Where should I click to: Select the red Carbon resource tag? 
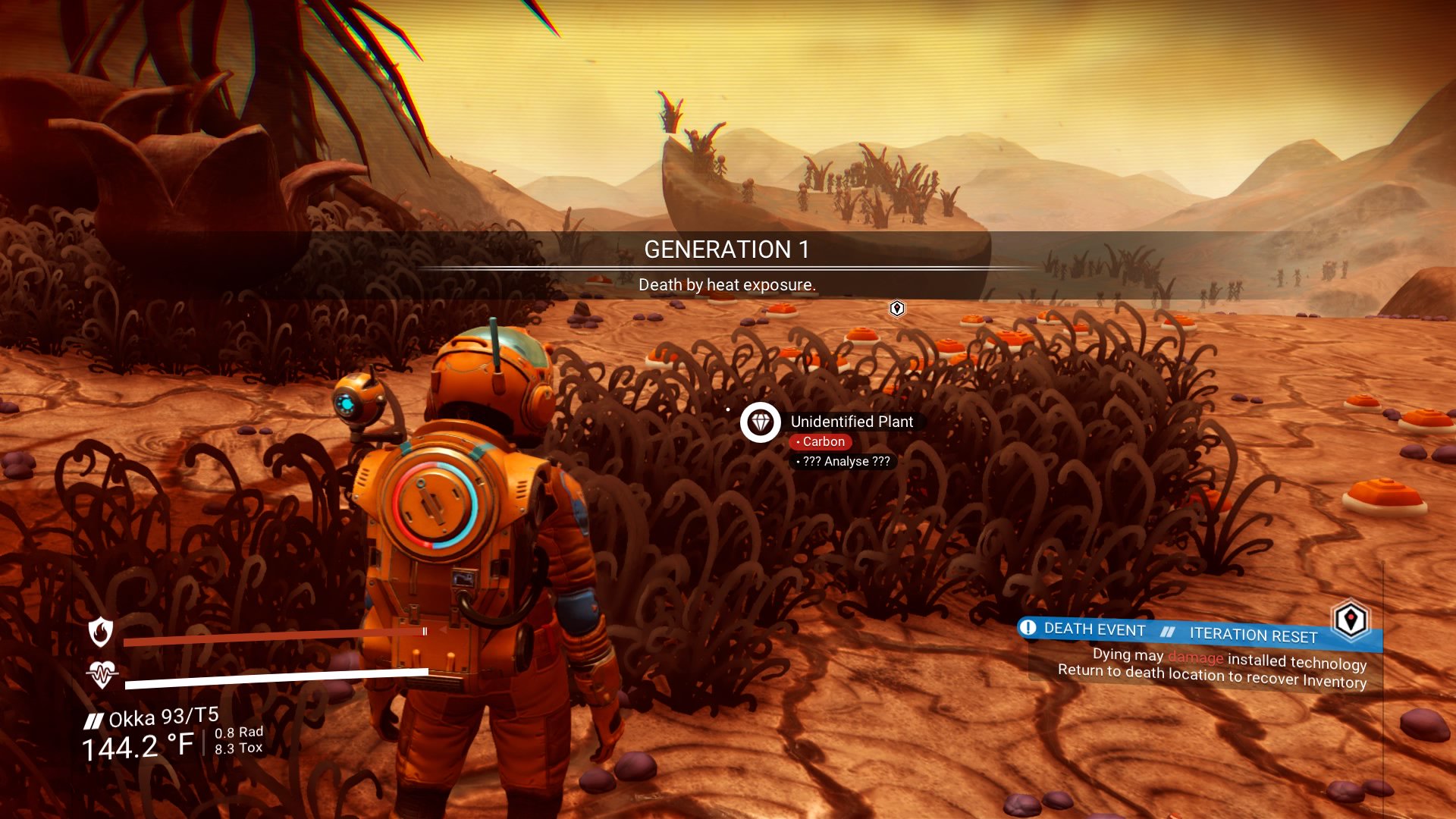coord(821,441)
